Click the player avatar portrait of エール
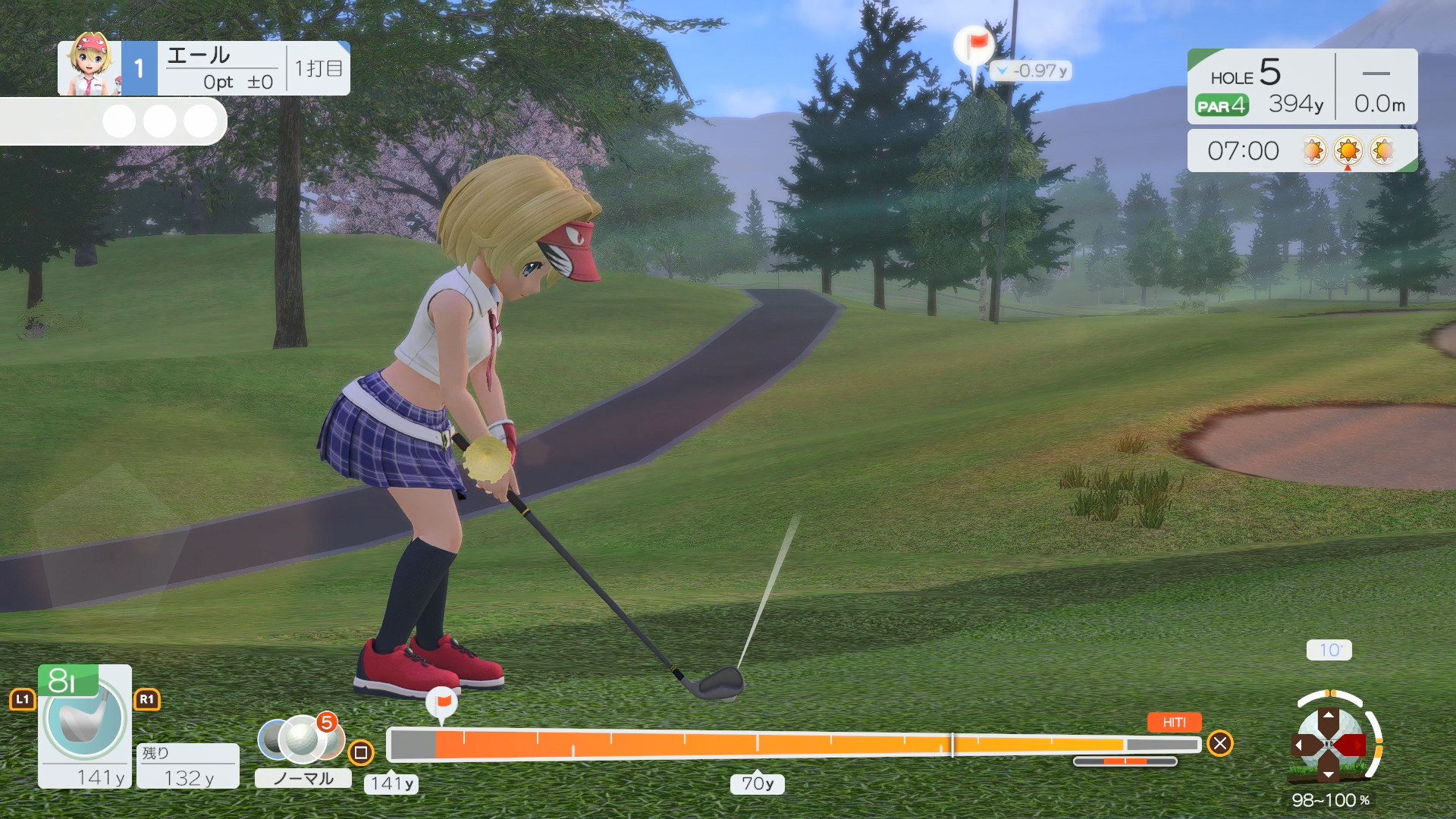 [x=87, y=67]
